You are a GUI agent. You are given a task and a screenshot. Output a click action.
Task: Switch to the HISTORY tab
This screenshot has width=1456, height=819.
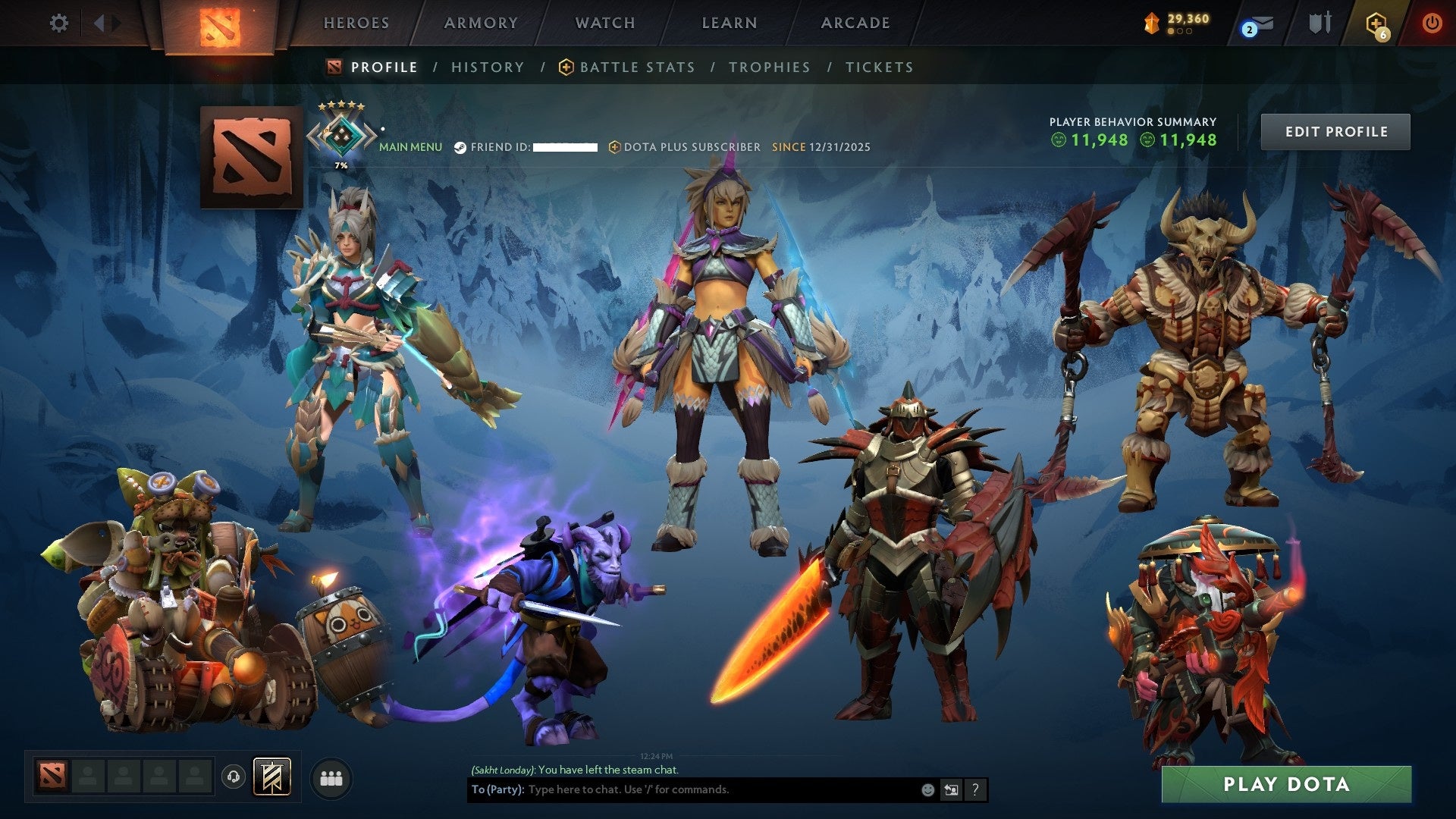coord(488,67)
